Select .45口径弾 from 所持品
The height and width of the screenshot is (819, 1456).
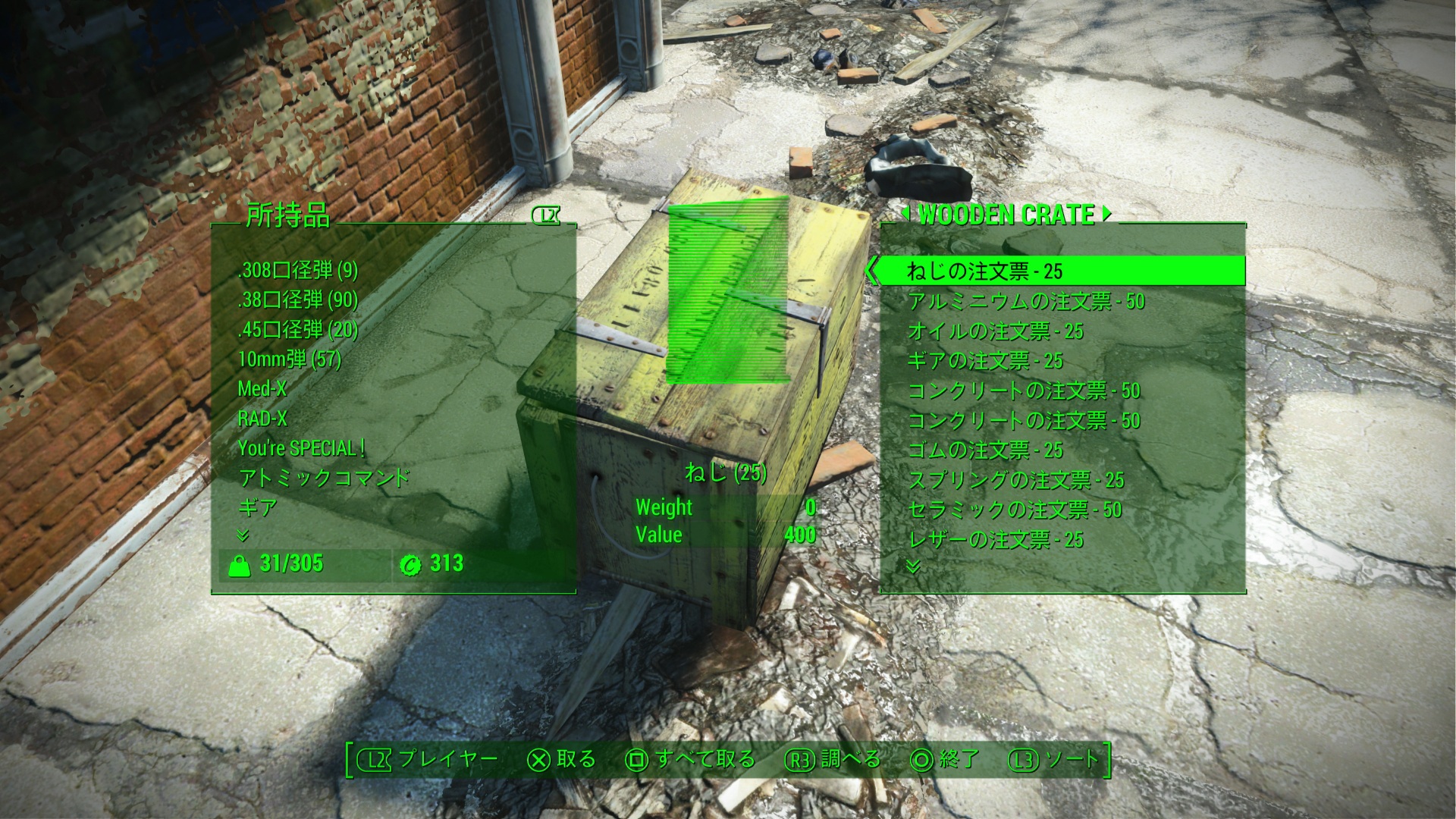click(x=297, y=329)
